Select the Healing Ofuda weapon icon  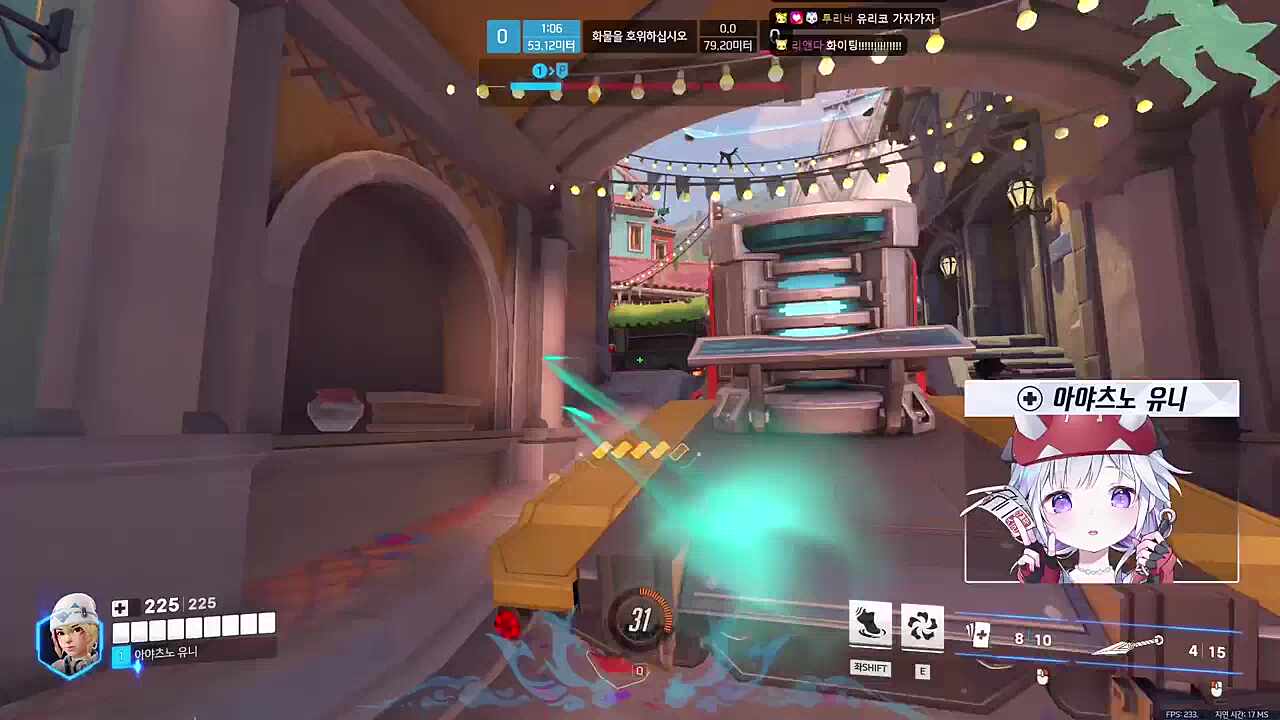click(x=979, y=636)
